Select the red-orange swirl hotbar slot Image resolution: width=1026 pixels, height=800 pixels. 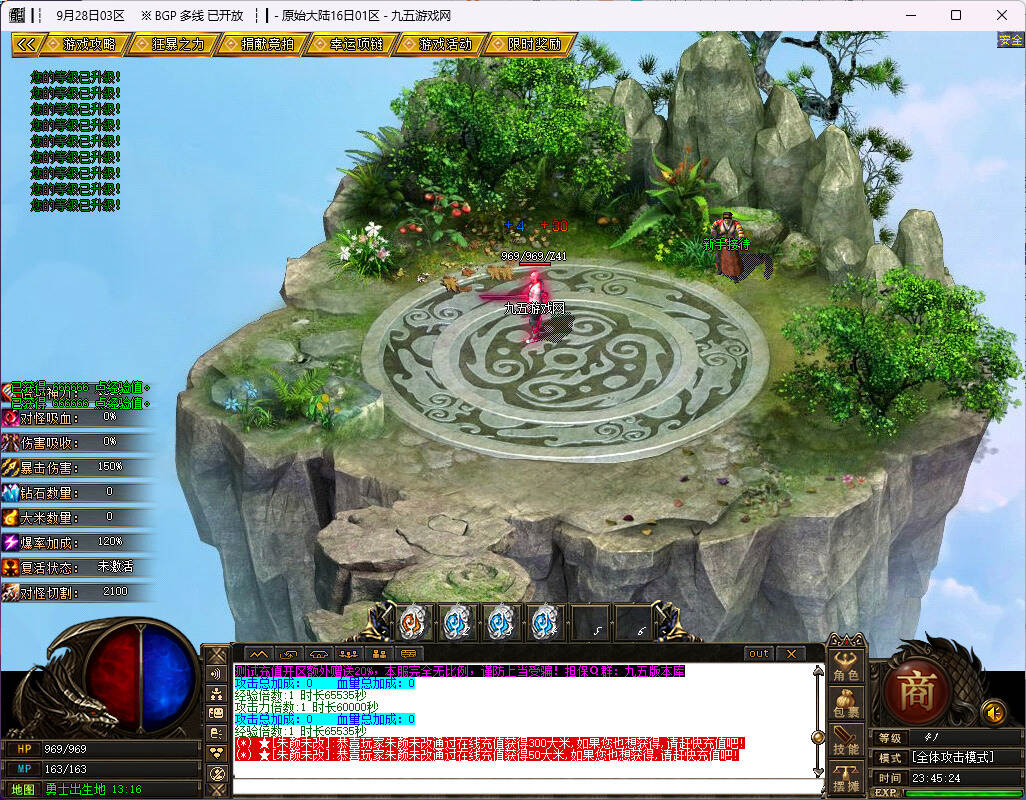[413, 623]
